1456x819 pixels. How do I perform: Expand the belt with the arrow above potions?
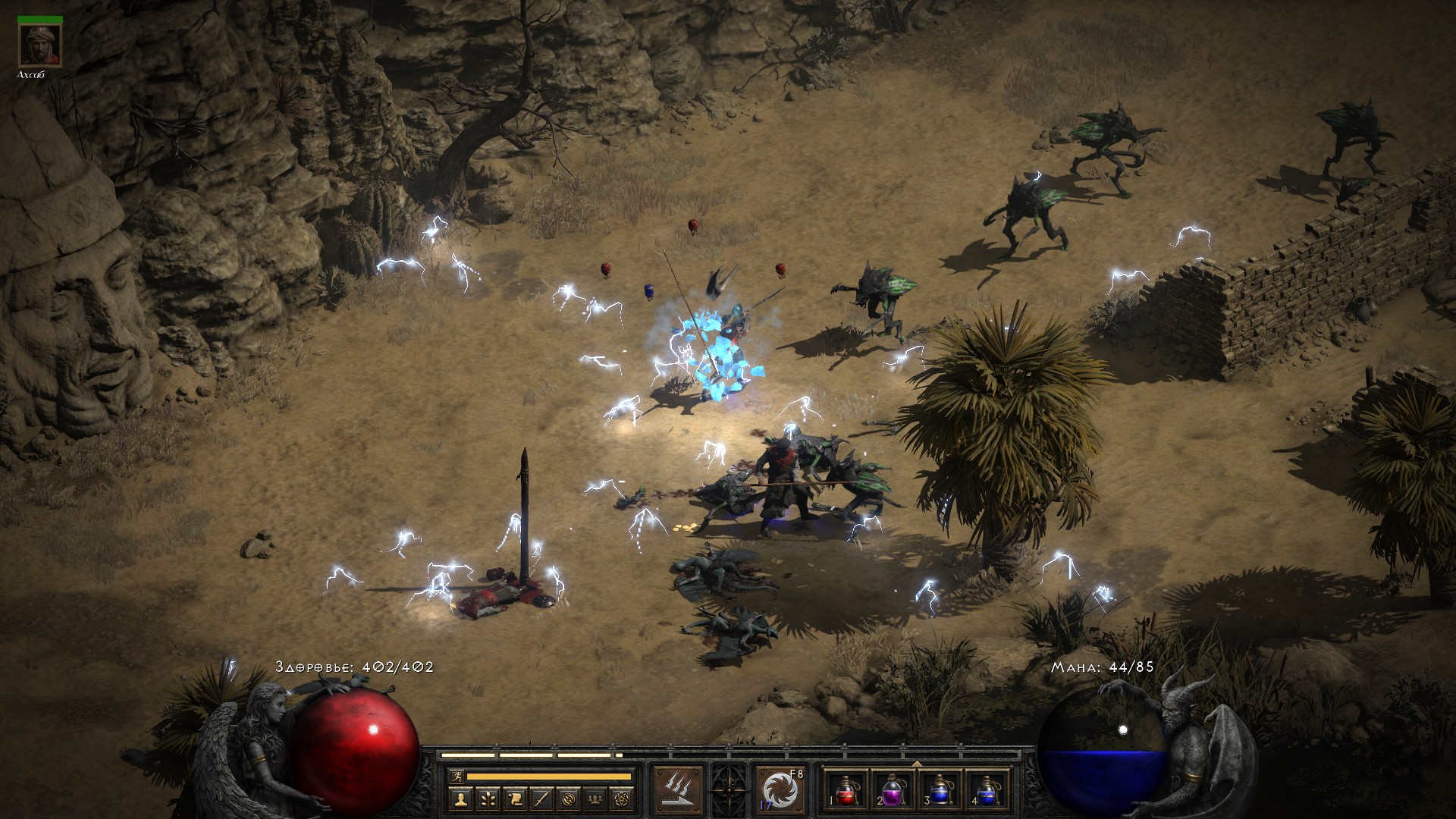pyautogui.click(x=916, y=764)
